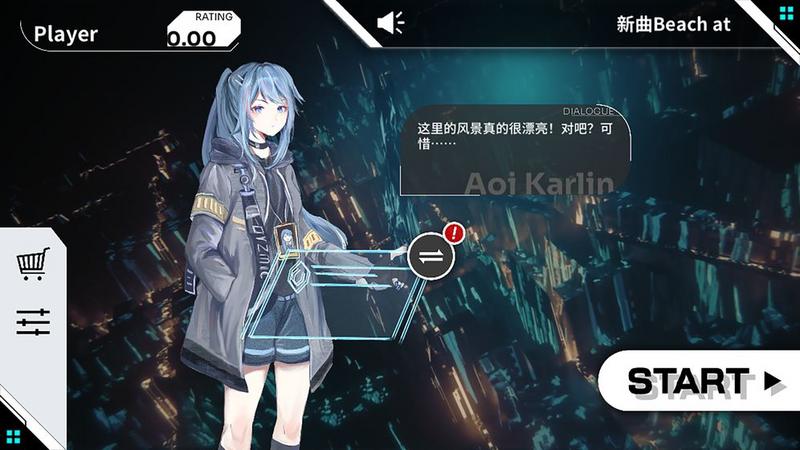This screenshot has height=450, width=800.
Task: Open the shop cart icon
Action: click(33, 264)
